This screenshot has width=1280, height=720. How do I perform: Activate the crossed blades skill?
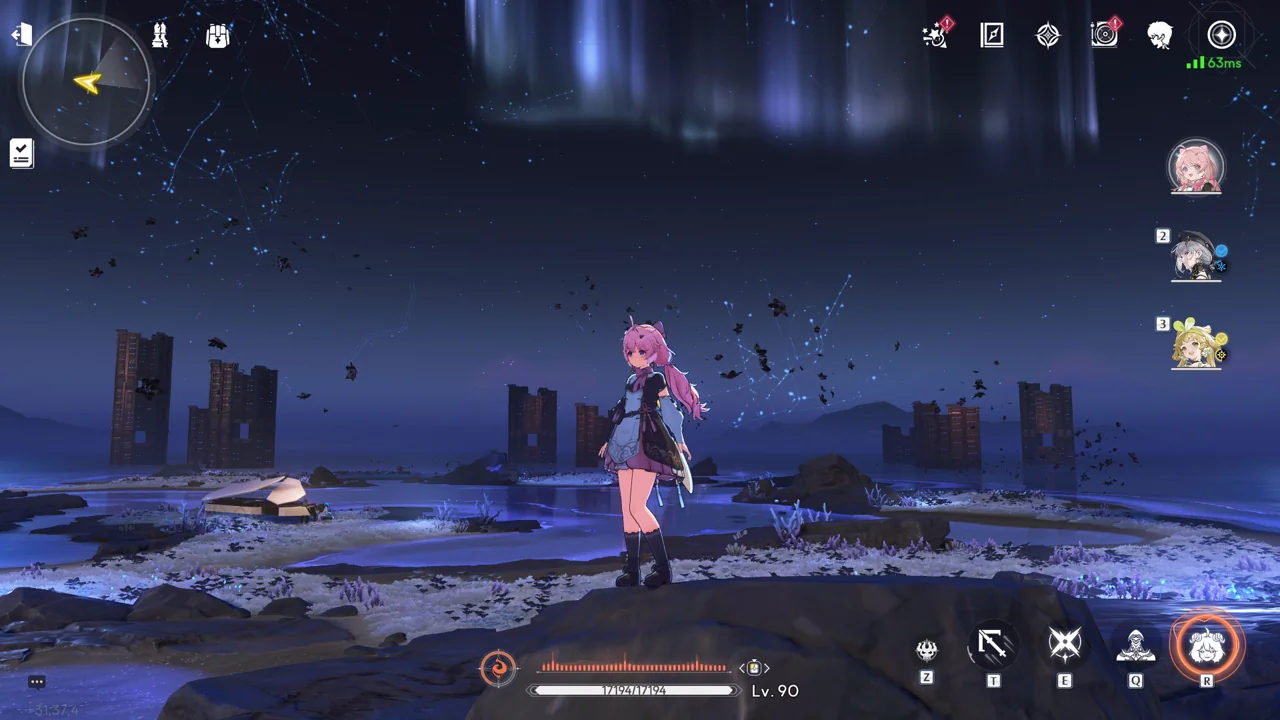coord(1064,646)
